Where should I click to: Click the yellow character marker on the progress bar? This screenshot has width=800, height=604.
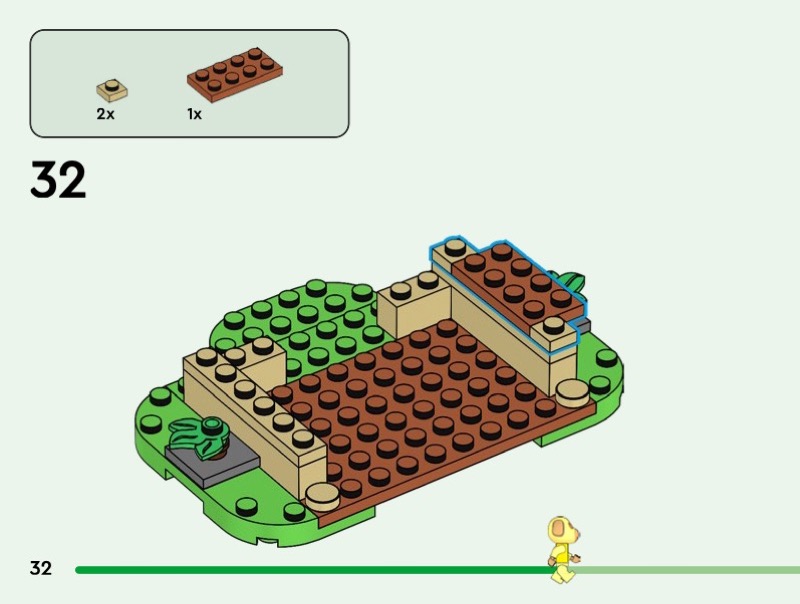point(563,548)
